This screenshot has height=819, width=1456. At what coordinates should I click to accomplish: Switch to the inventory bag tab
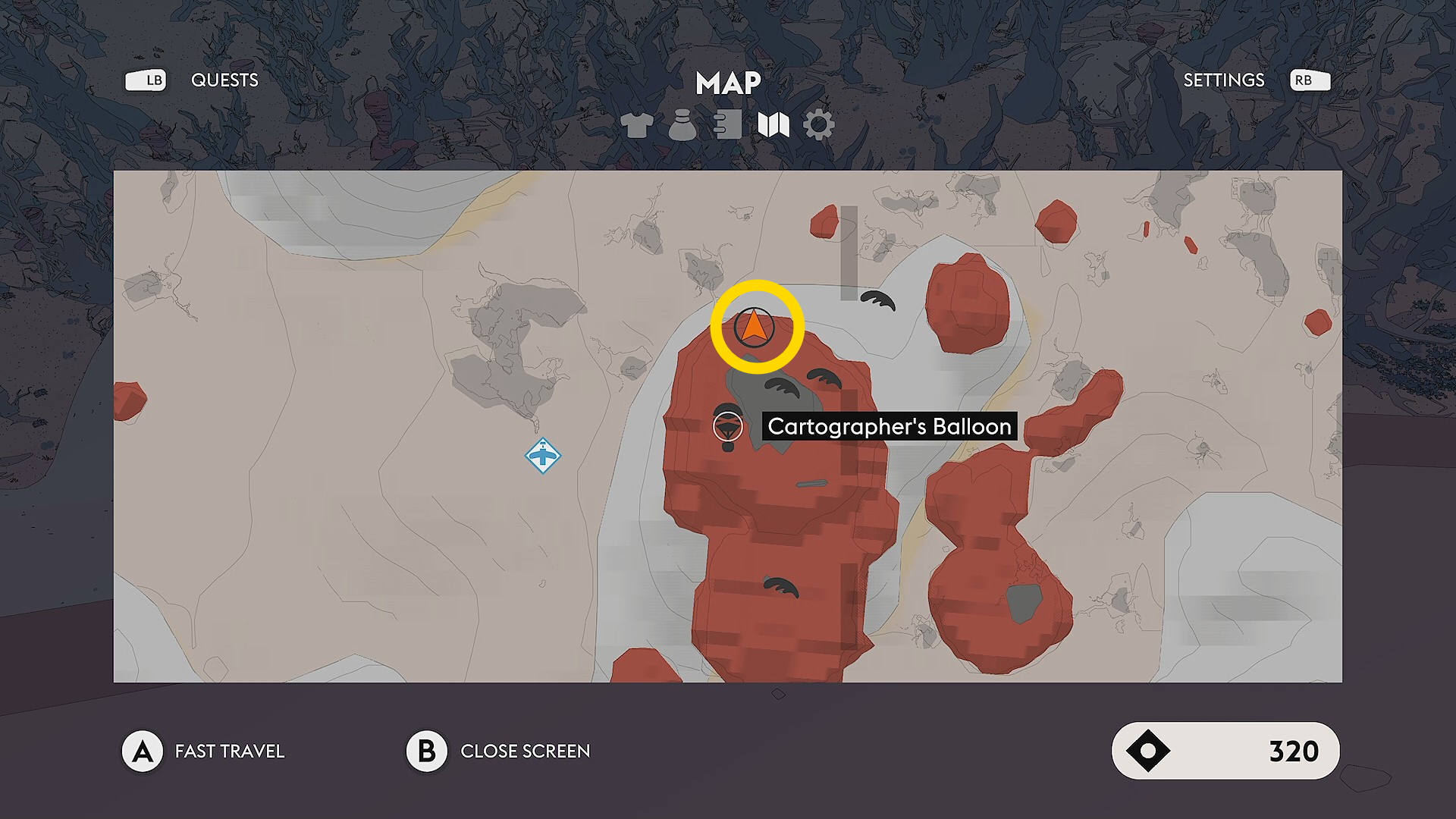tap(682, 125)
